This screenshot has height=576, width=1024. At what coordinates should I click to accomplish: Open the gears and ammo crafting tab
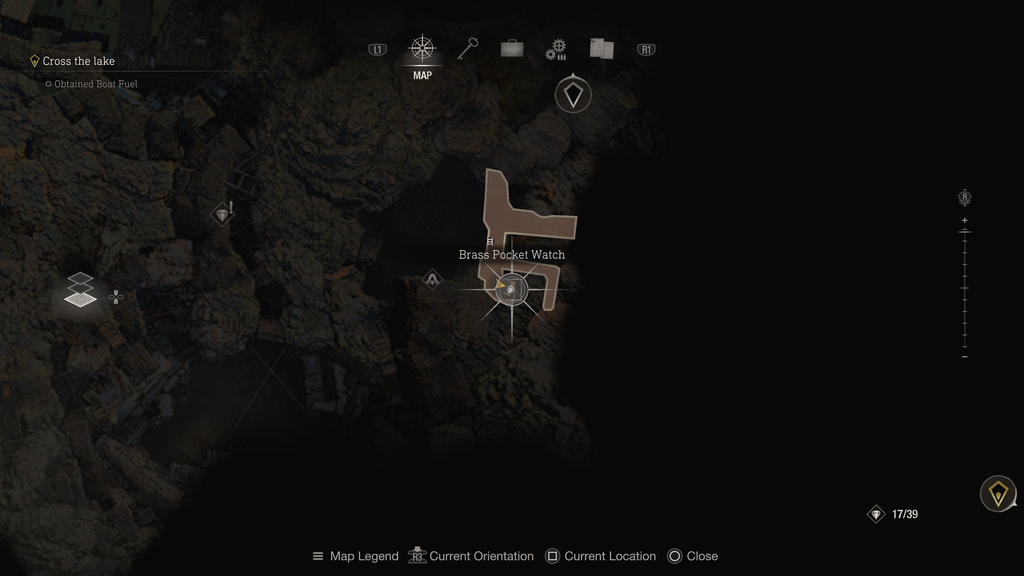(x=556, y=50)
